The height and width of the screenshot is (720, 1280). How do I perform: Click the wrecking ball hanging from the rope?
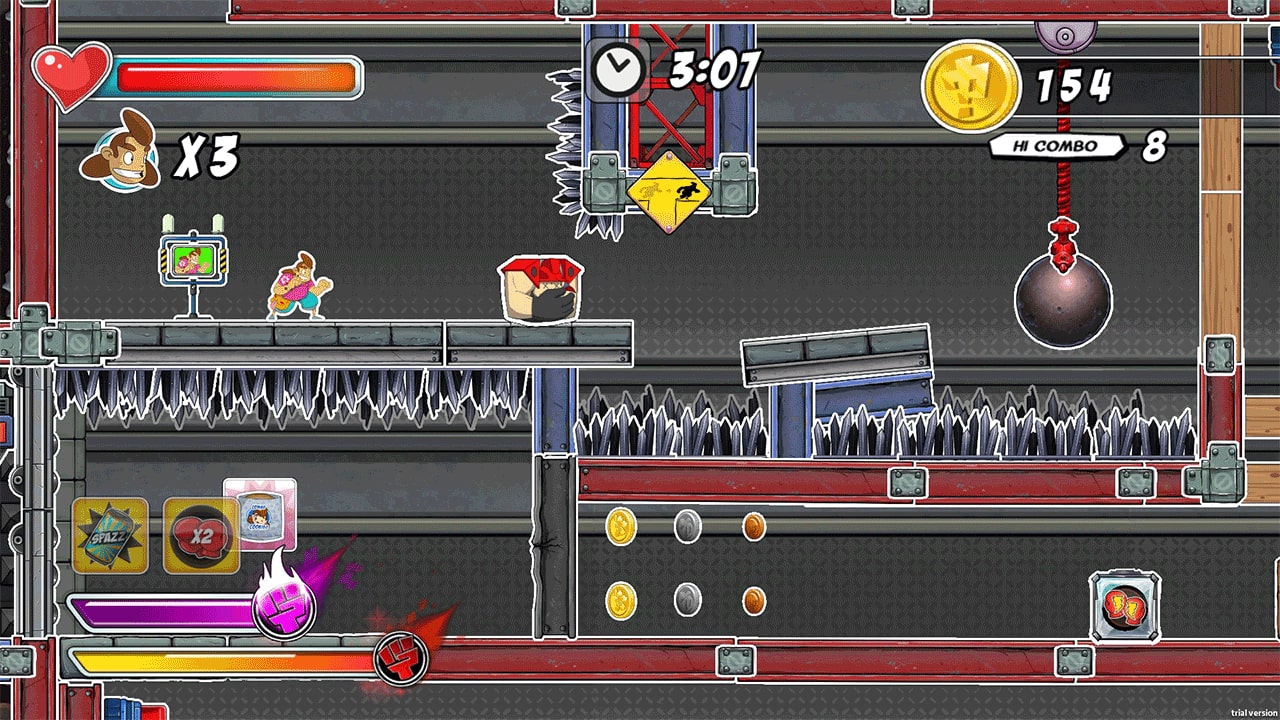(x=1062, y=298)
